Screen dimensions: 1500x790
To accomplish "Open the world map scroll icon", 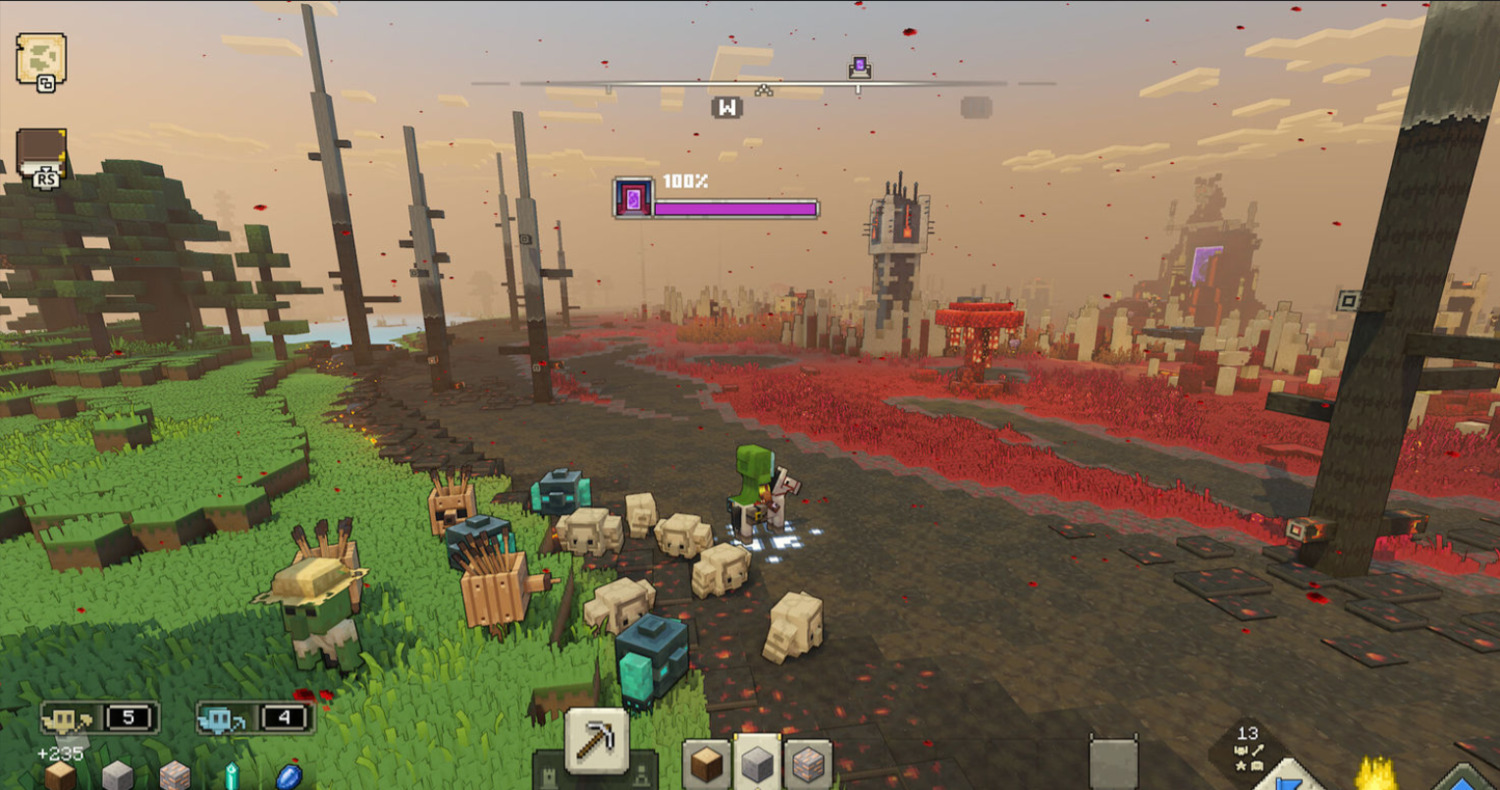I will [41, 58].
